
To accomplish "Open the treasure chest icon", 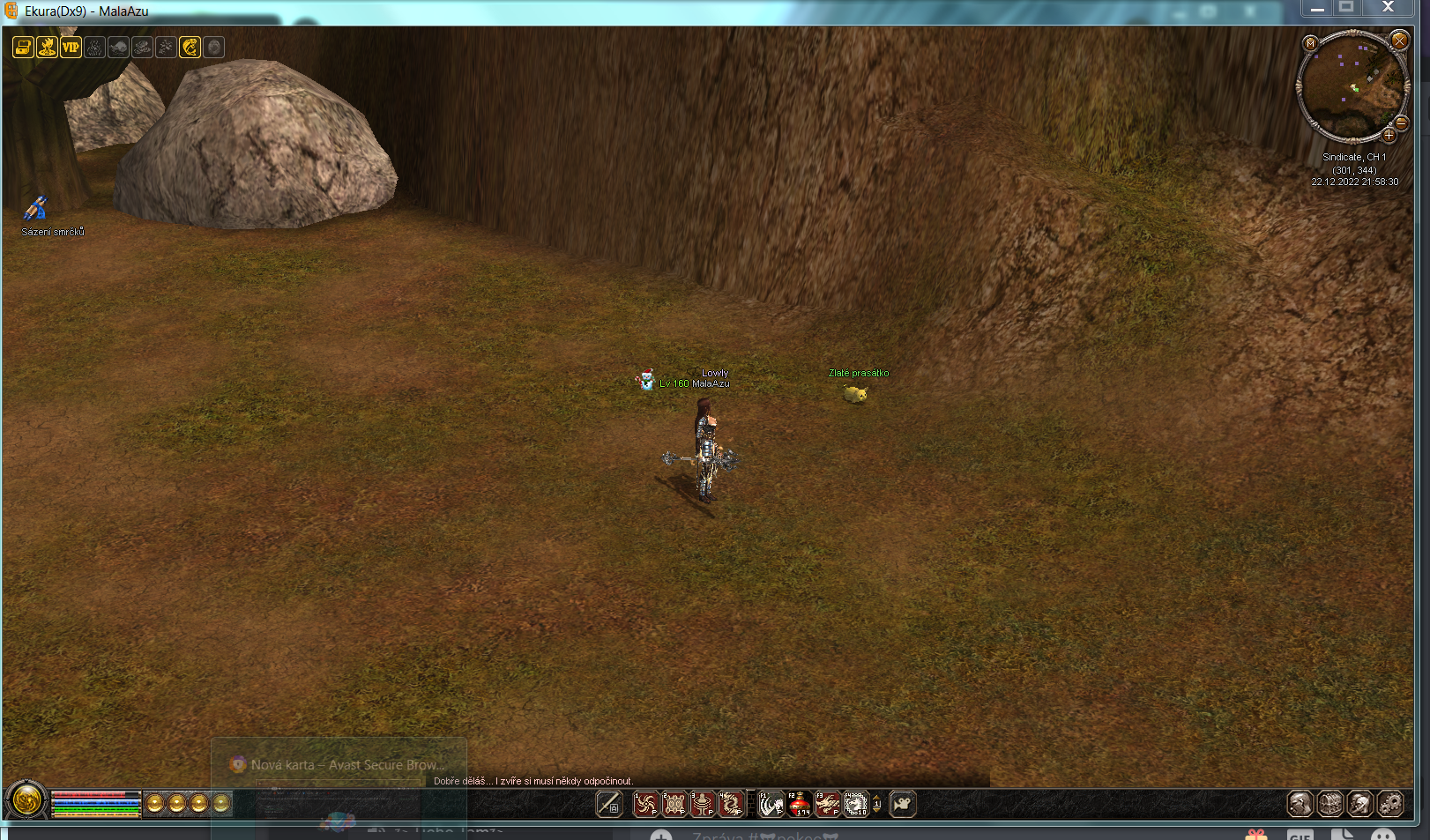I will 23,48.
